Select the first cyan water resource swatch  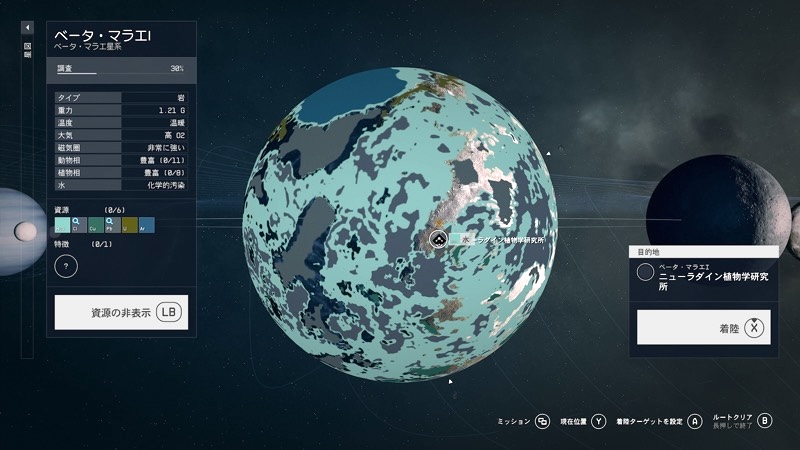(62, 224)
